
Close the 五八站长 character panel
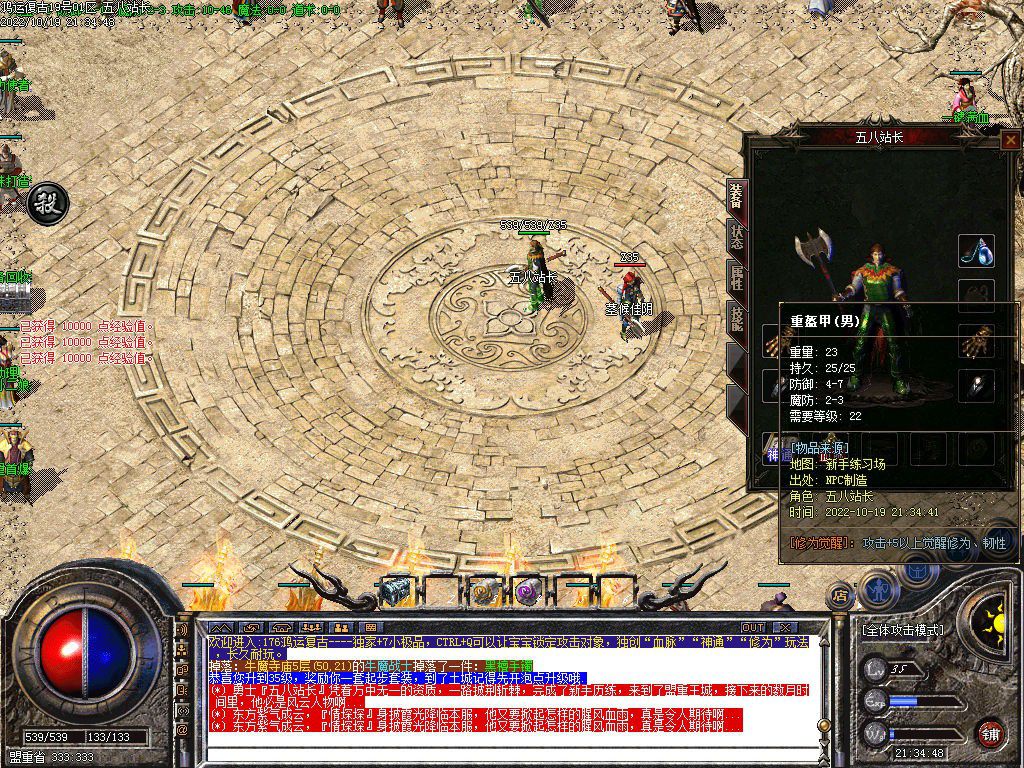tap(1010, 140)
